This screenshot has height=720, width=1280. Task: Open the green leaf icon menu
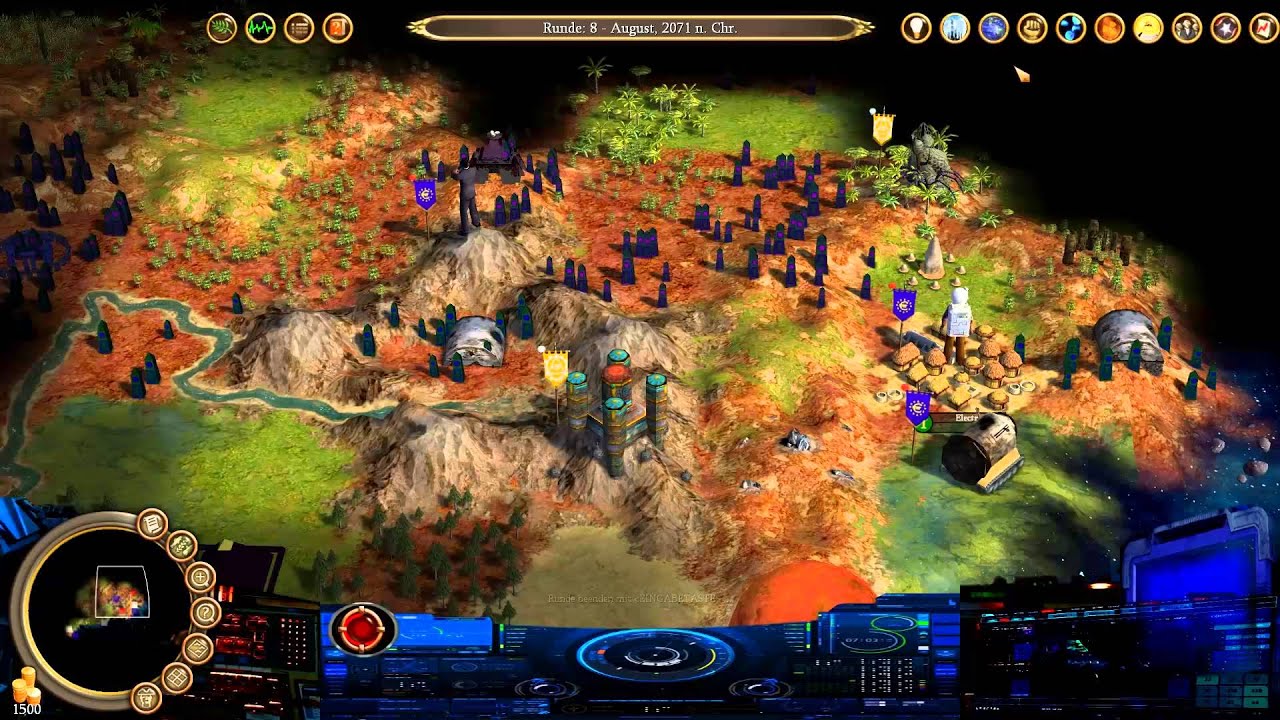[x=222, y=28]
